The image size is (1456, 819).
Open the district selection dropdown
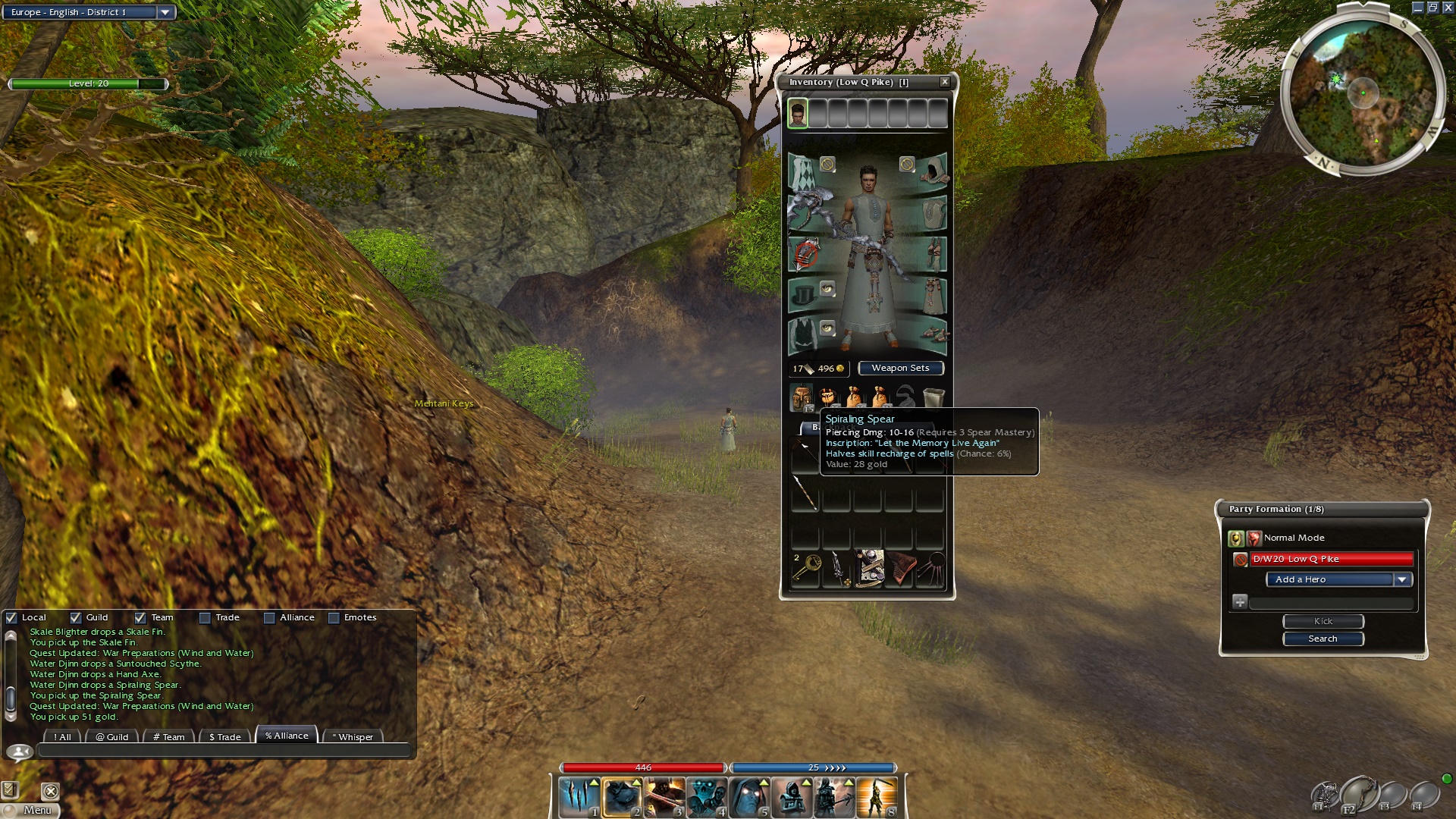(165, 12)
